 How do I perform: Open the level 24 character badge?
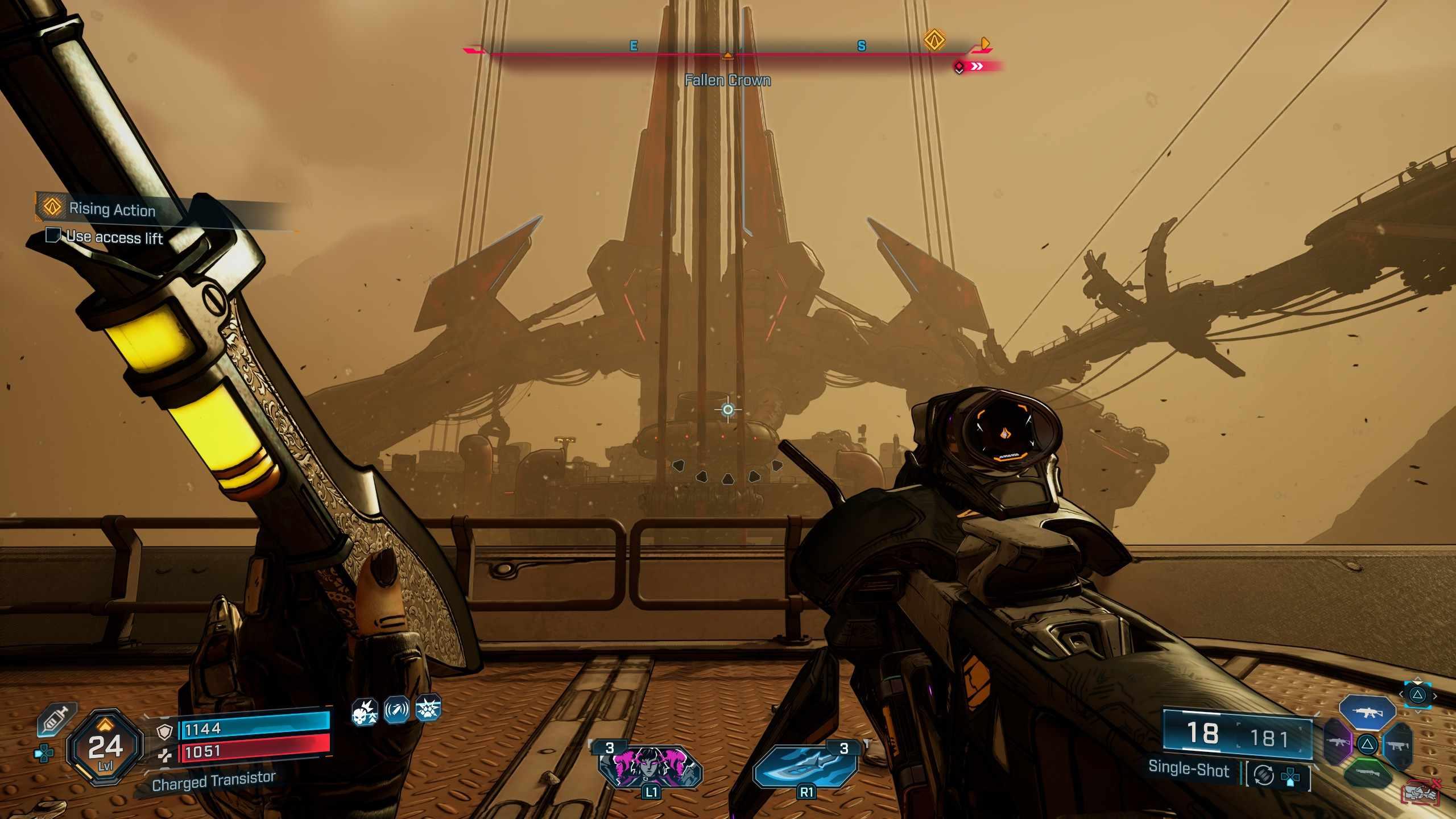[x=105, y=747]
